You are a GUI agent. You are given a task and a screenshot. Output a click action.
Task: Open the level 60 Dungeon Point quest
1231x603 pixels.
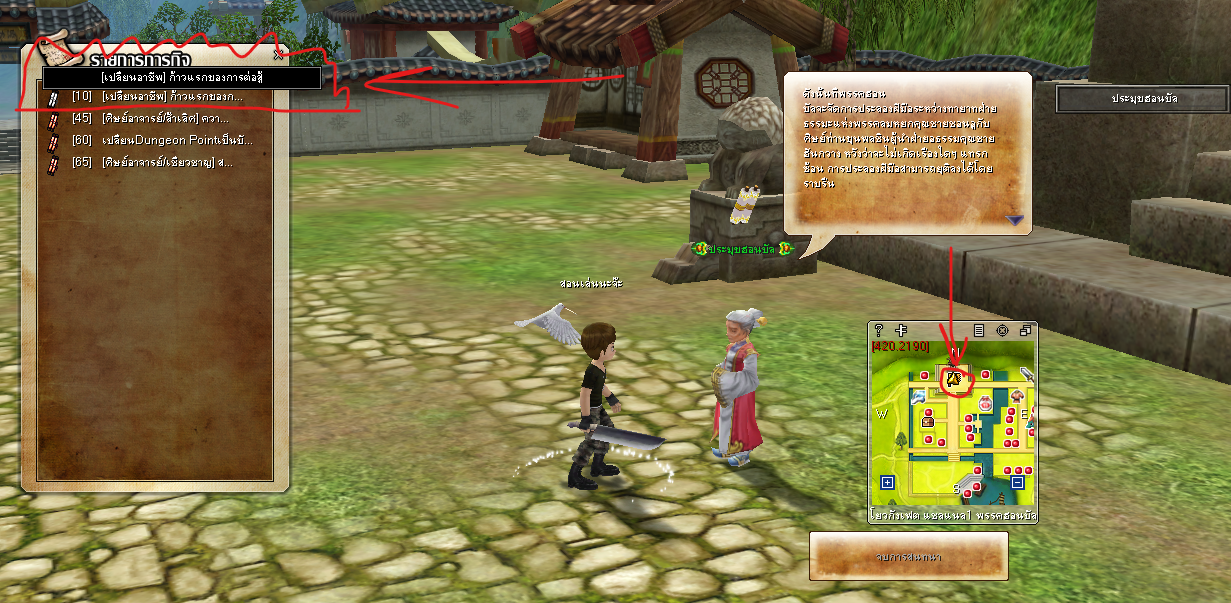pos(162,140)
